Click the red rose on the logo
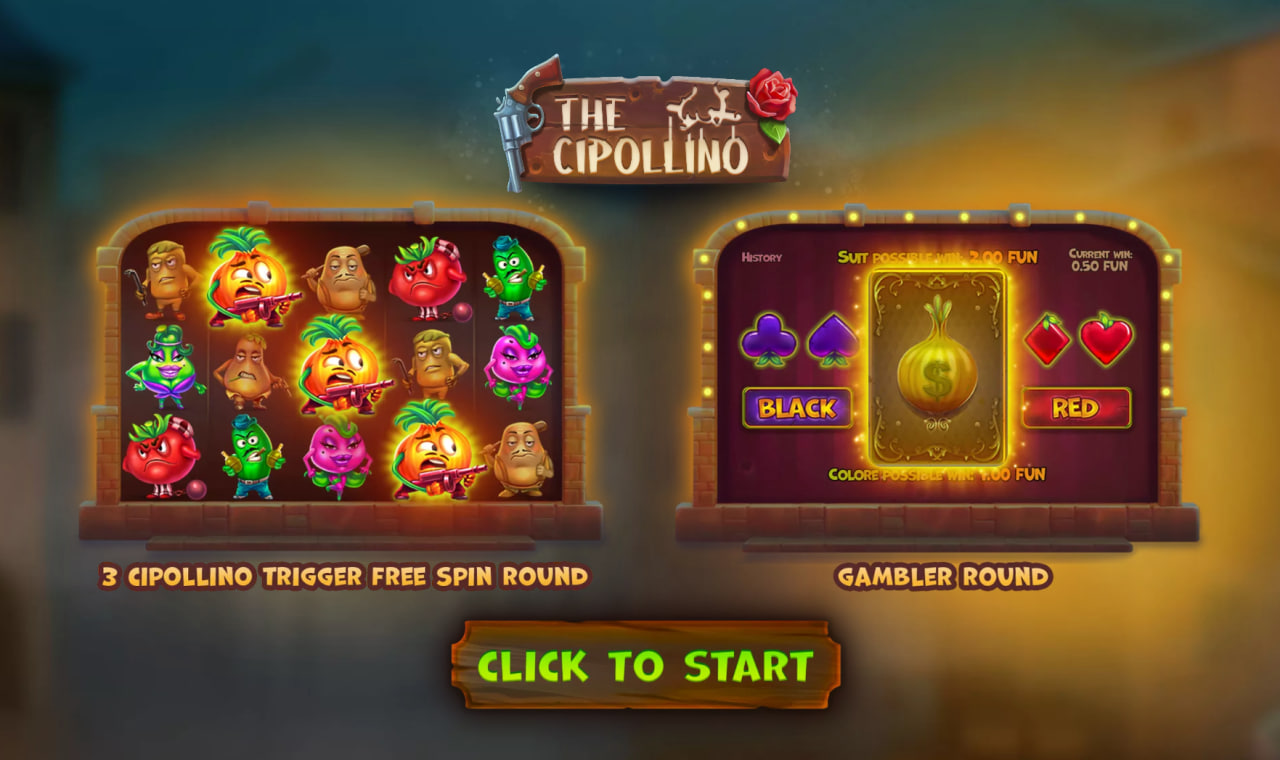The height and width of the screenshot is (760, 1280). (x=773, y=94)
